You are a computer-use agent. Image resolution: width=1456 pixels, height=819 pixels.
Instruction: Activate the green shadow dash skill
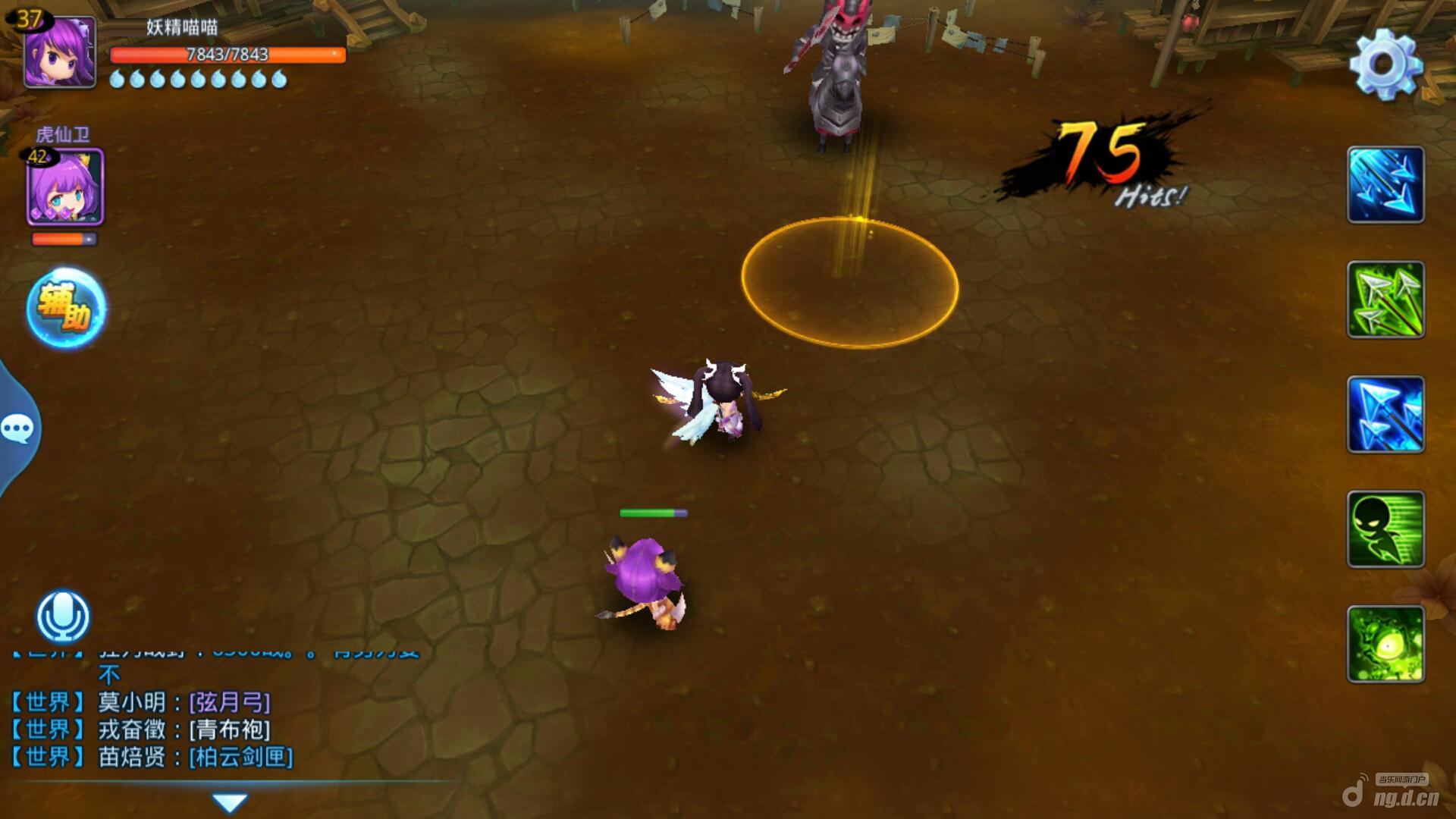tap(1385, 529)
